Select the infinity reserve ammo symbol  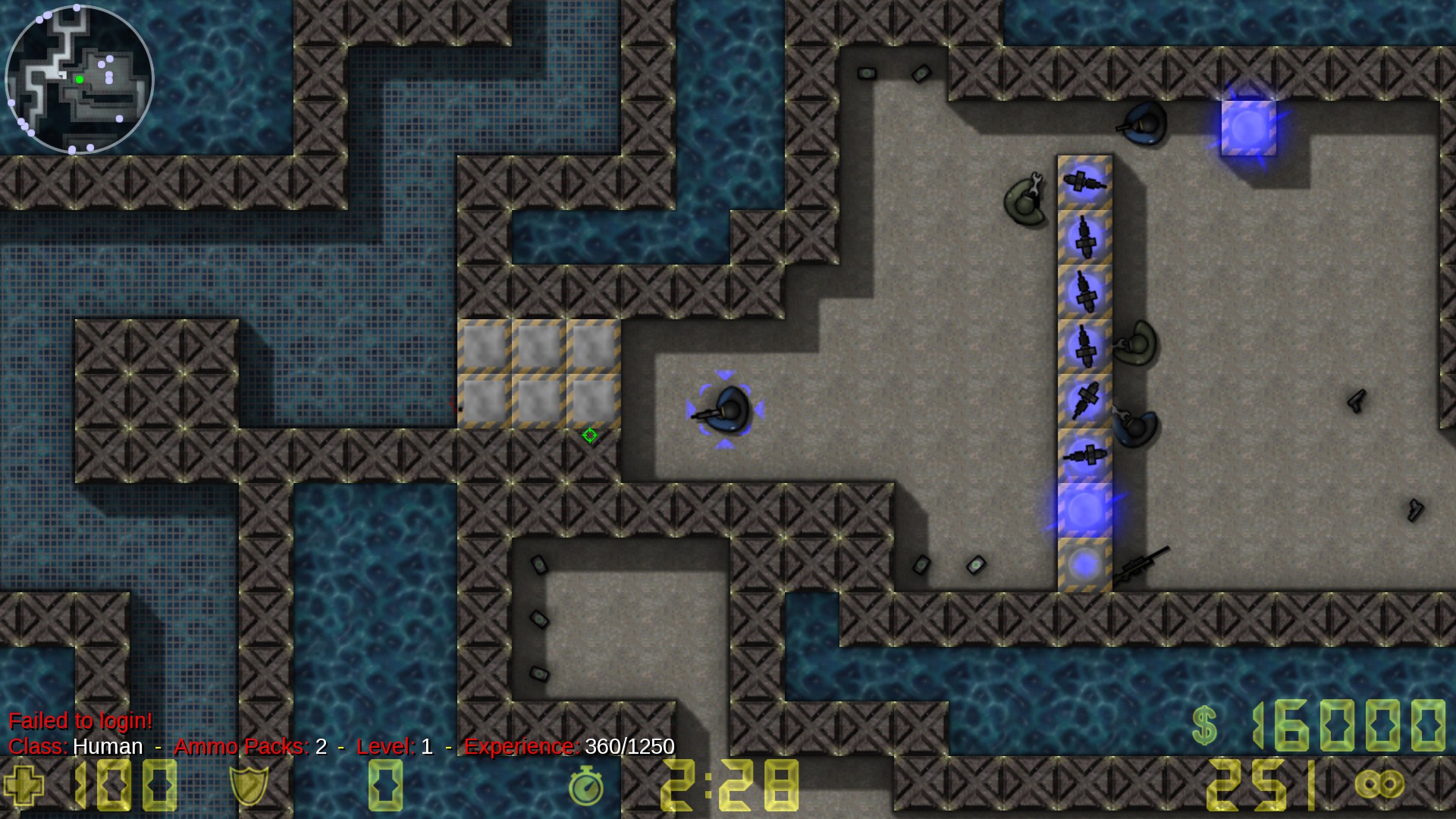point(1379,784)
